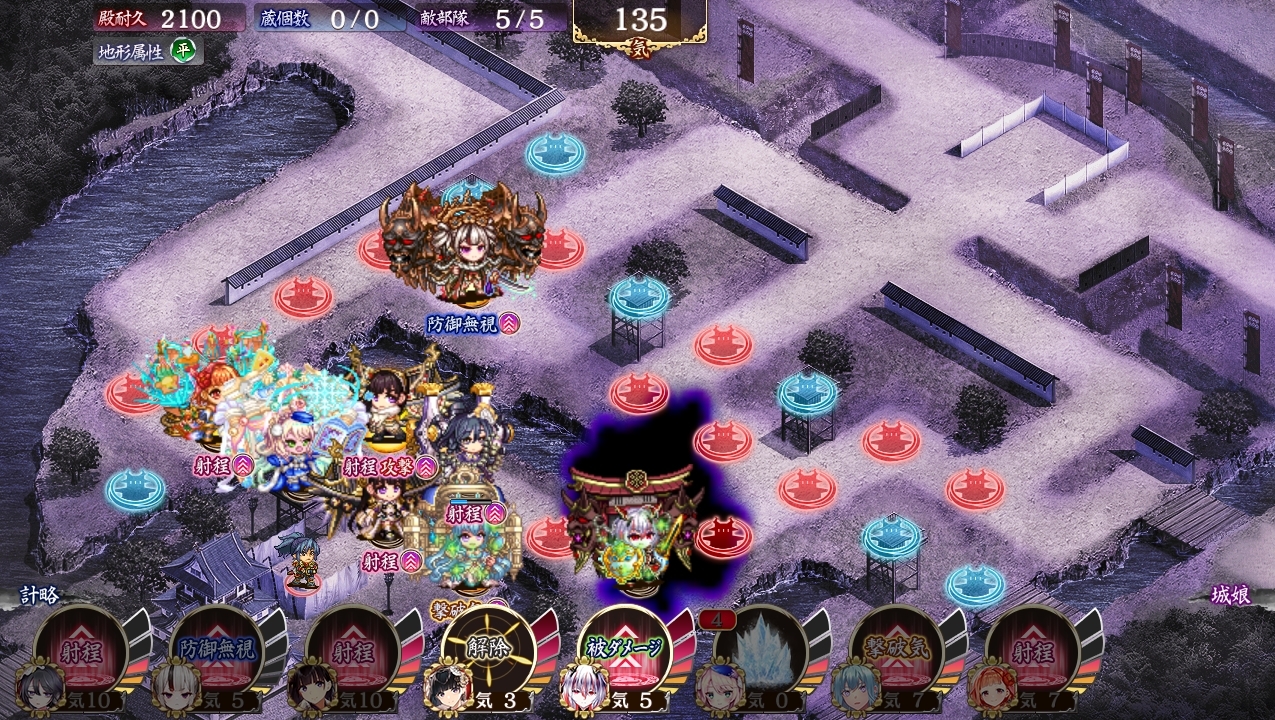Activate the 射程 stratagem of the orange-haired girl
Screen dimensions: 1275x720
point(1033,652)
